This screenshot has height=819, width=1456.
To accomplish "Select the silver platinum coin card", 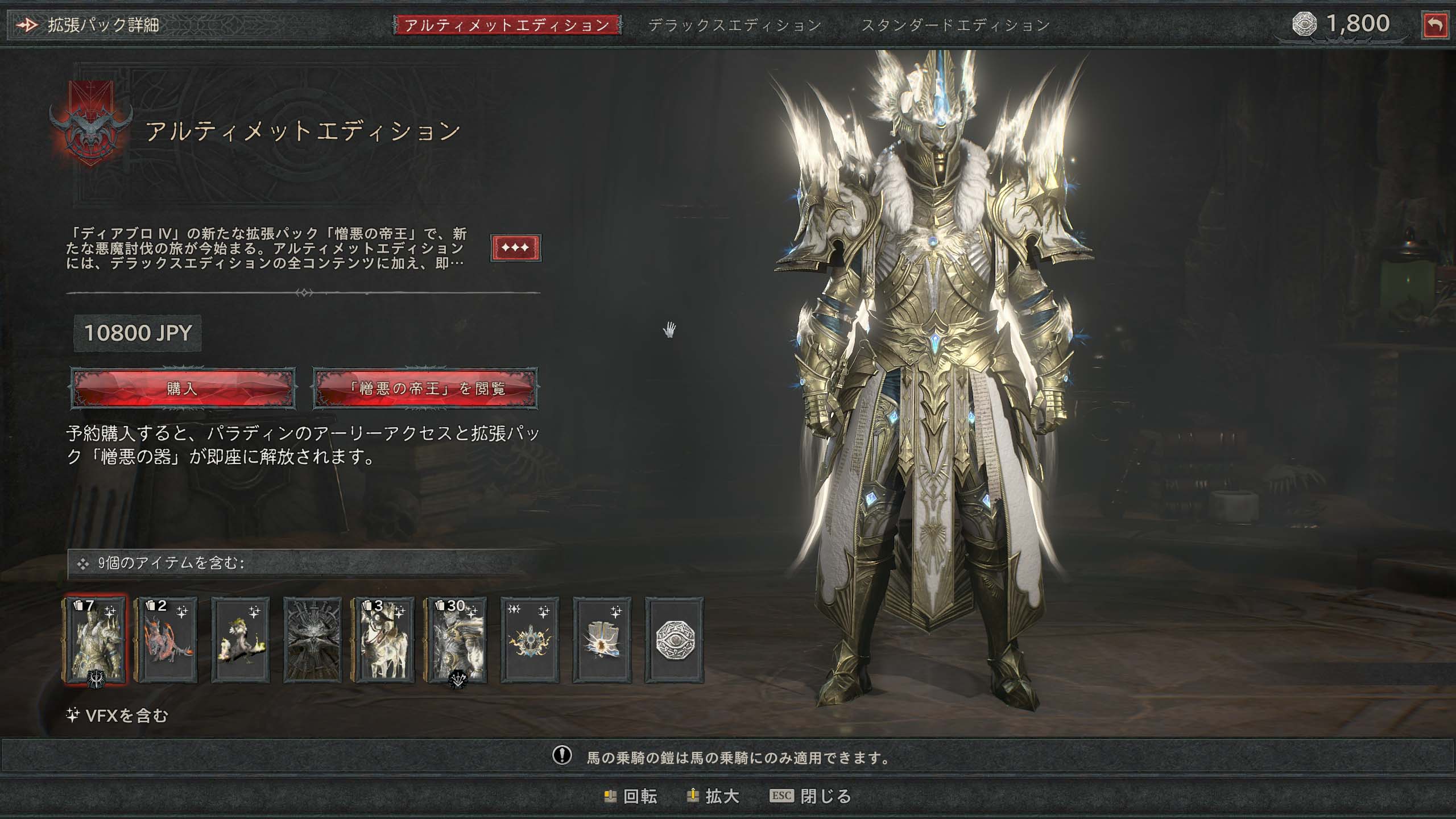I will [x=674, y=640].
